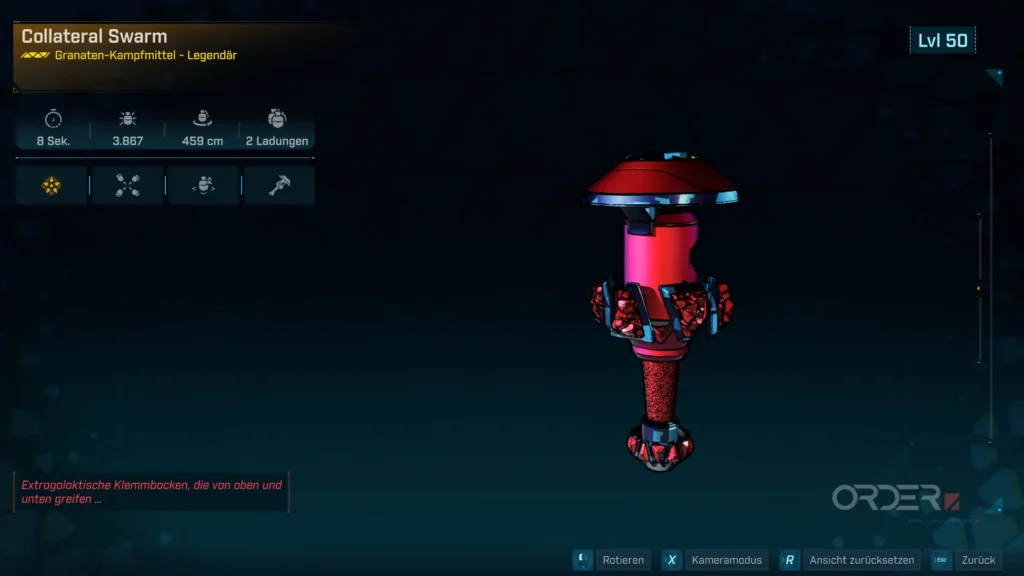The height and width of the screenshot is (576, 1024).
Task: Choose the Rotieren button
Action: [611, 560]
